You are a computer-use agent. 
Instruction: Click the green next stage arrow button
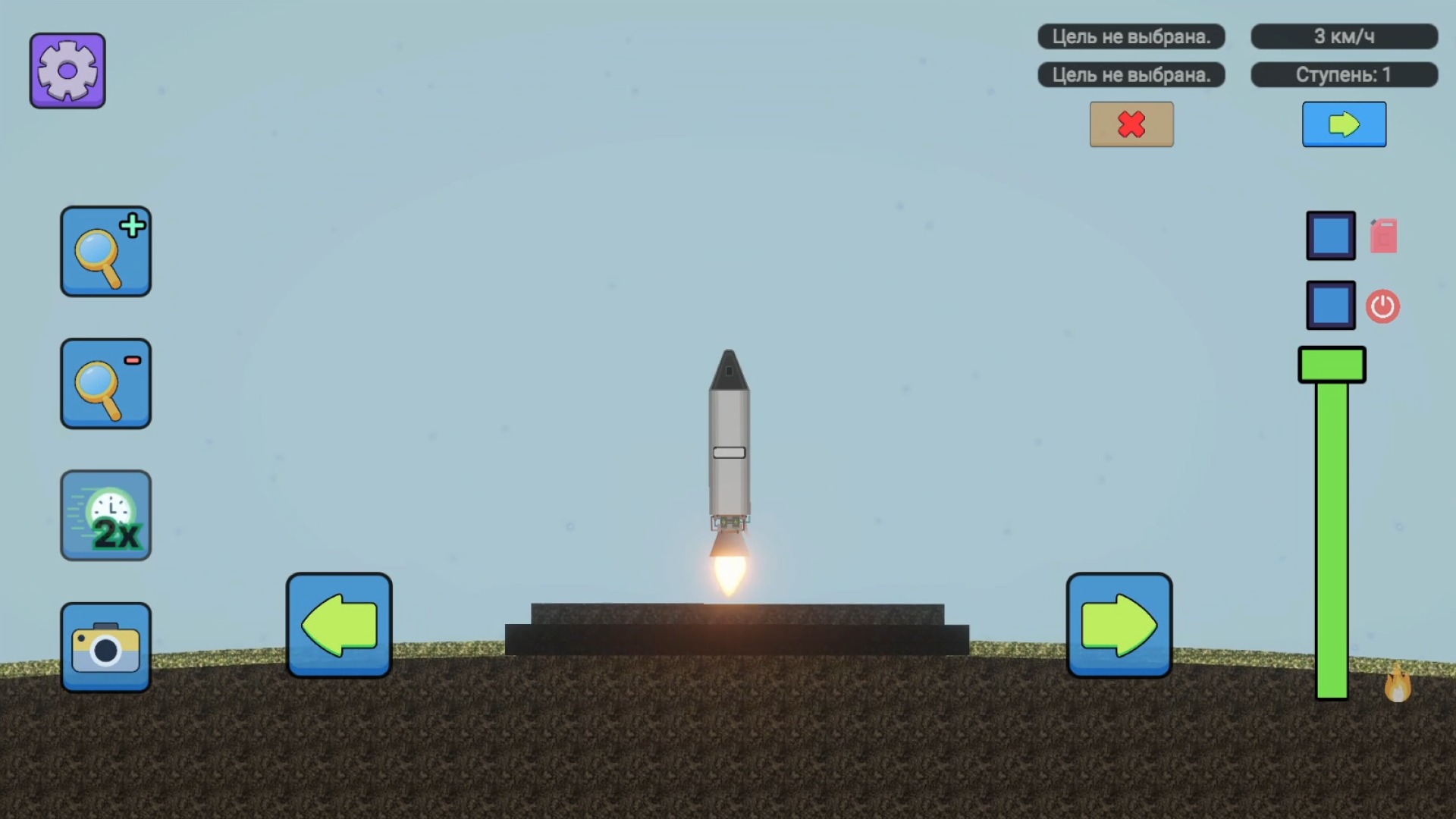[x=1344, y=124]
